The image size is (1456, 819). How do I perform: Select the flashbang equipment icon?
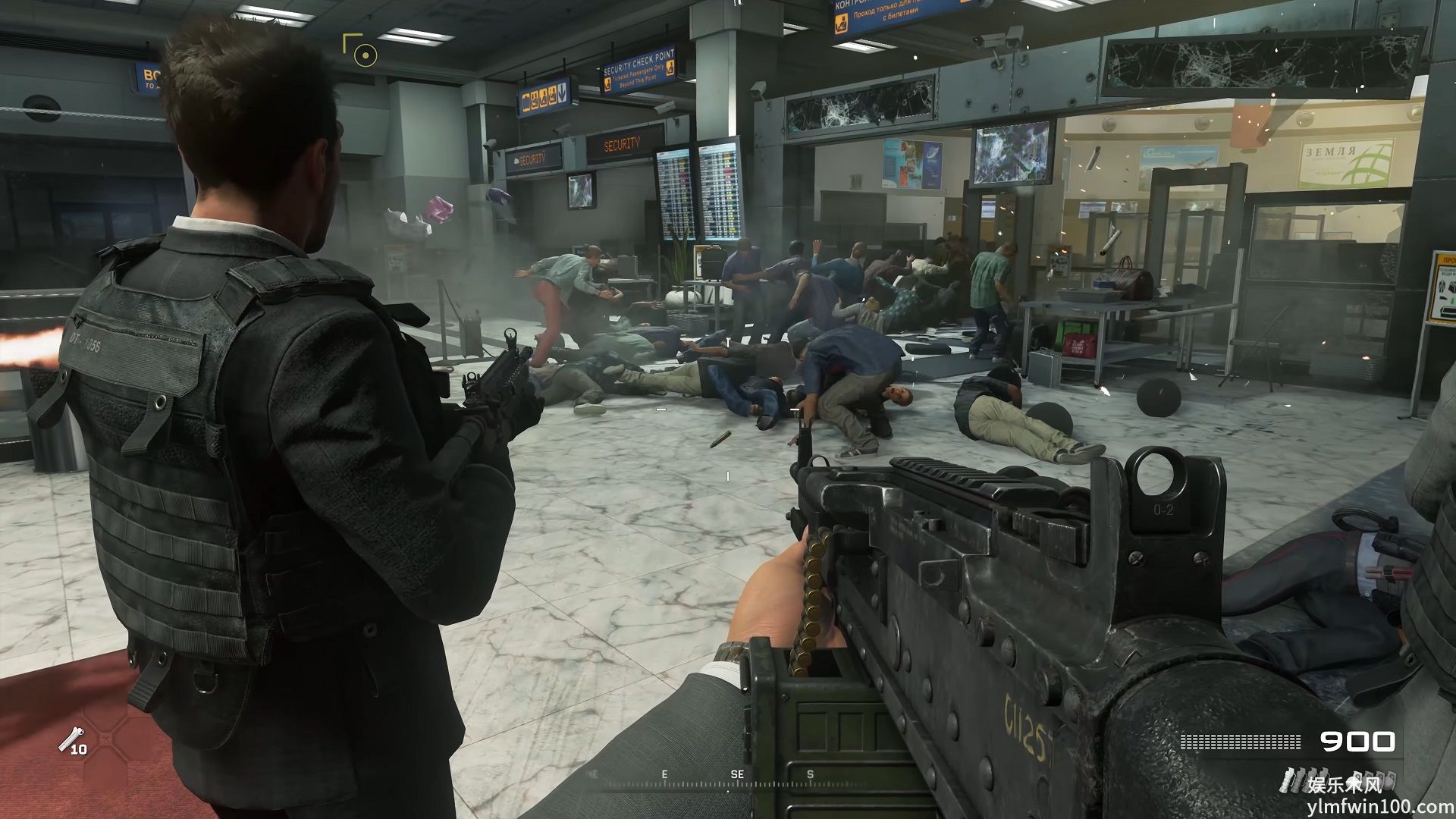pyautogui.click(x=73, y=739)
